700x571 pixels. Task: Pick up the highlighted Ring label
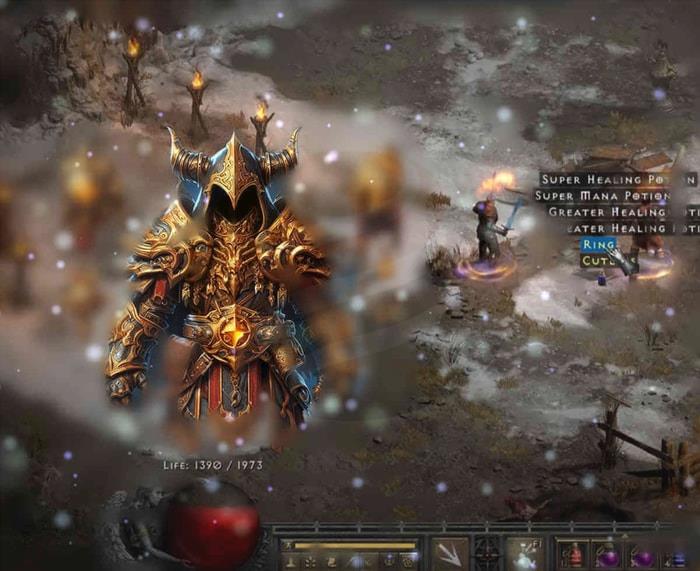coord(598,244)
